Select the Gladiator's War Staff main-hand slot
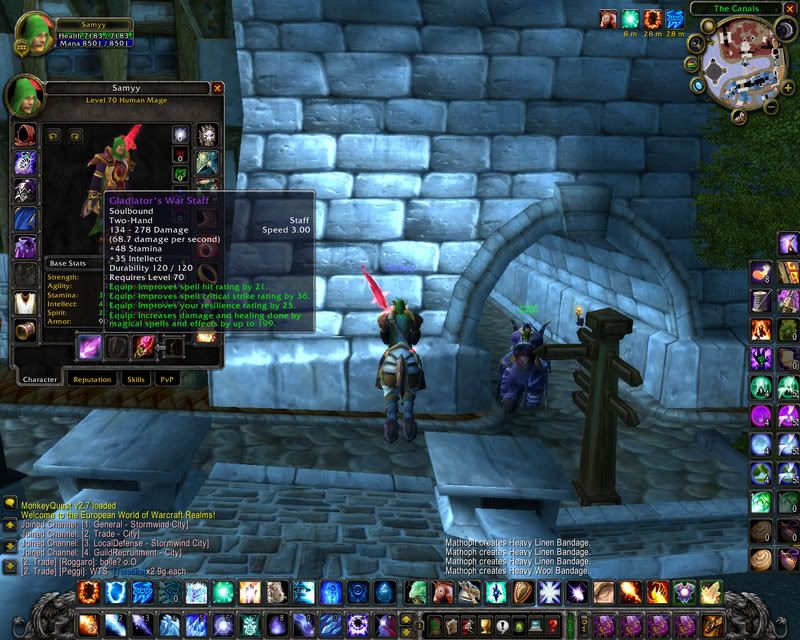The height and width of the screenshot is (640, 800). [x=92, y=347]
